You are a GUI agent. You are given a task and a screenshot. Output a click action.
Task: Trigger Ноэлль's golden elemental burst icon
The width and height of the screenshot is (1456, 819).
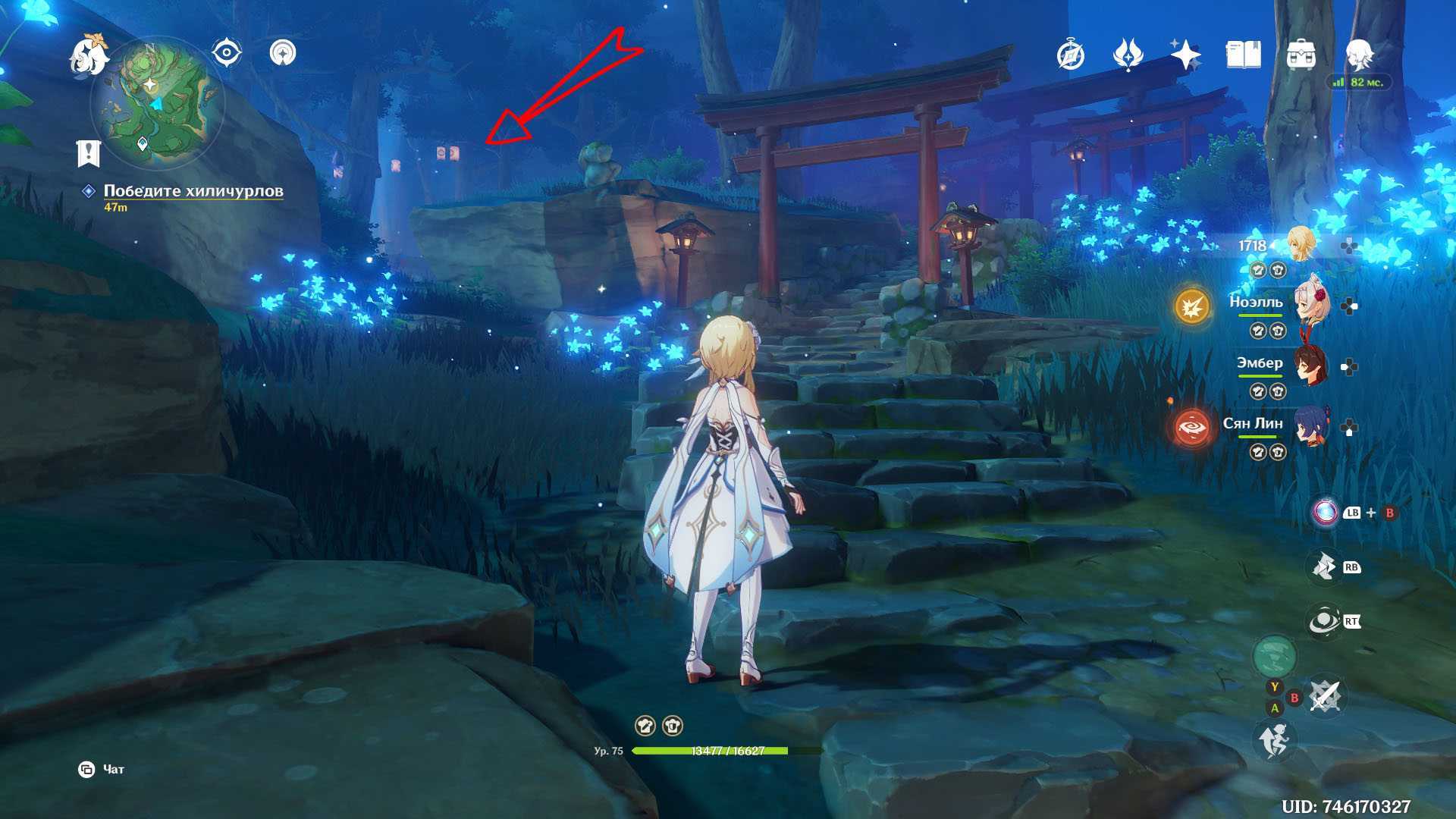point(1191,306)
